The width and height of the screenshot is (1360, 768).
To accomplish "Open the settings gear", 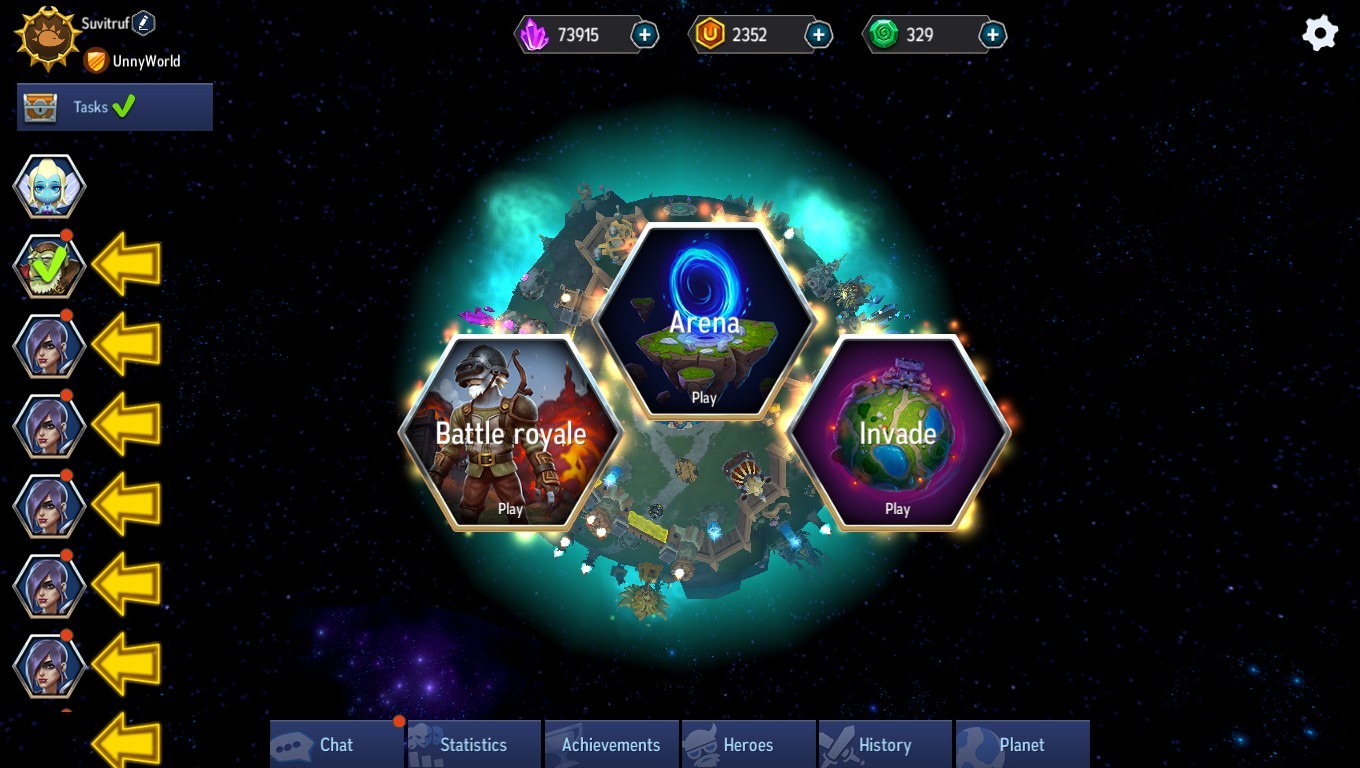I will click(x=1319, y=34).
